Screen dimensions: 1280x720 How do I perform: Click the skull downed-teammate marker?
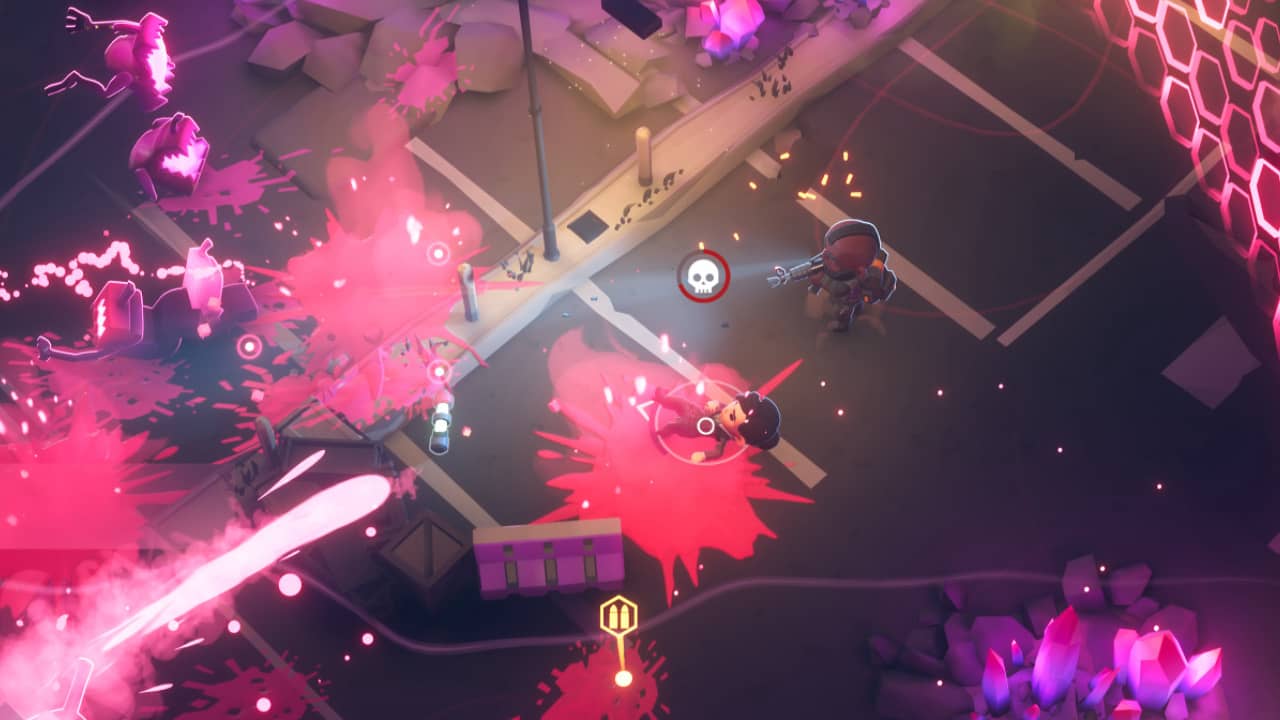click(703, 275)
